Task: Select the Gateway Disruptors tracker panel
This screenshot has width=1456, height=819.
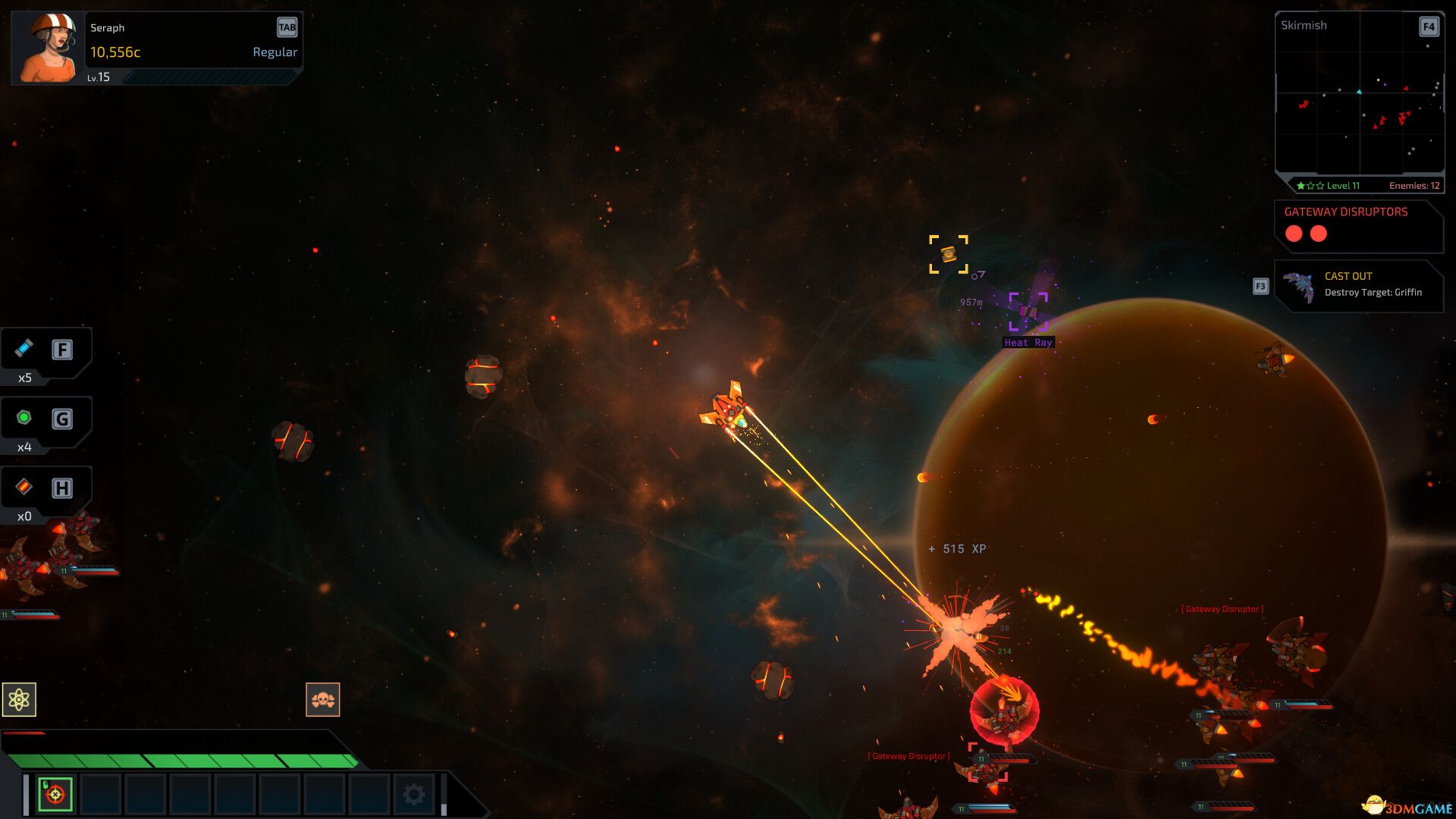Action: [1359, 226]
